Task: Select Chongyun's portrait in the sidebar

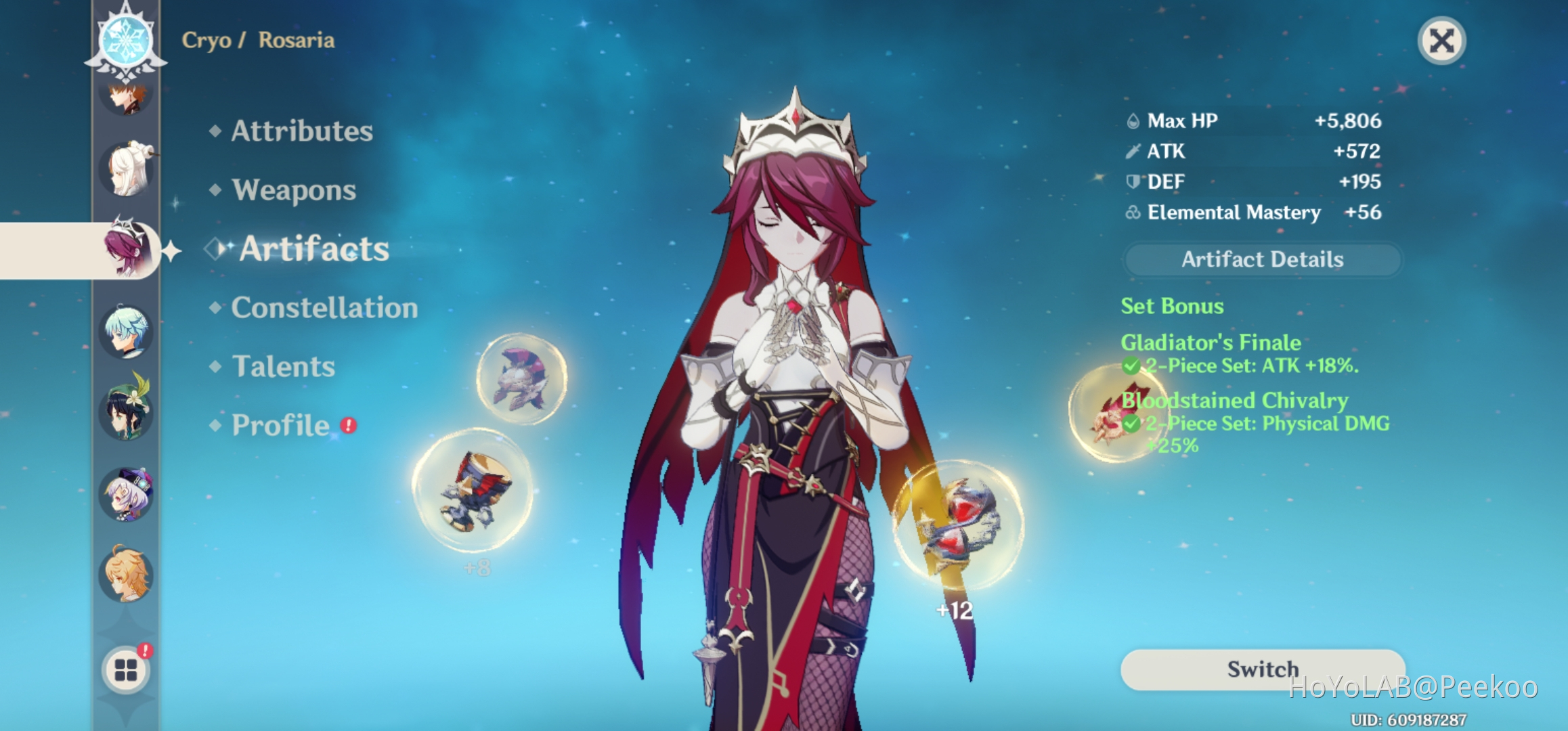Action: click(x=125, y=333)
